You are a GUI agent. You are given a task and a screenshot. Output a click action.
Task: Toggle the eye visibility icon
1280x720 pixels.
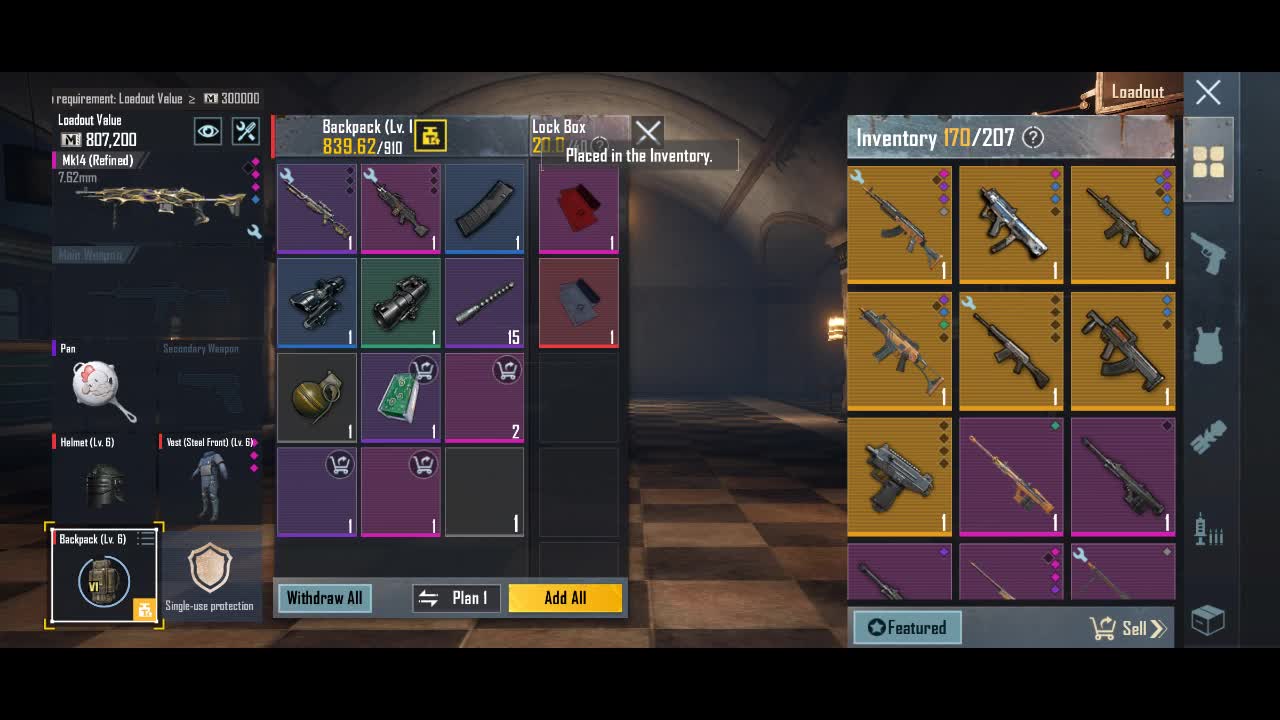point(208,131)
